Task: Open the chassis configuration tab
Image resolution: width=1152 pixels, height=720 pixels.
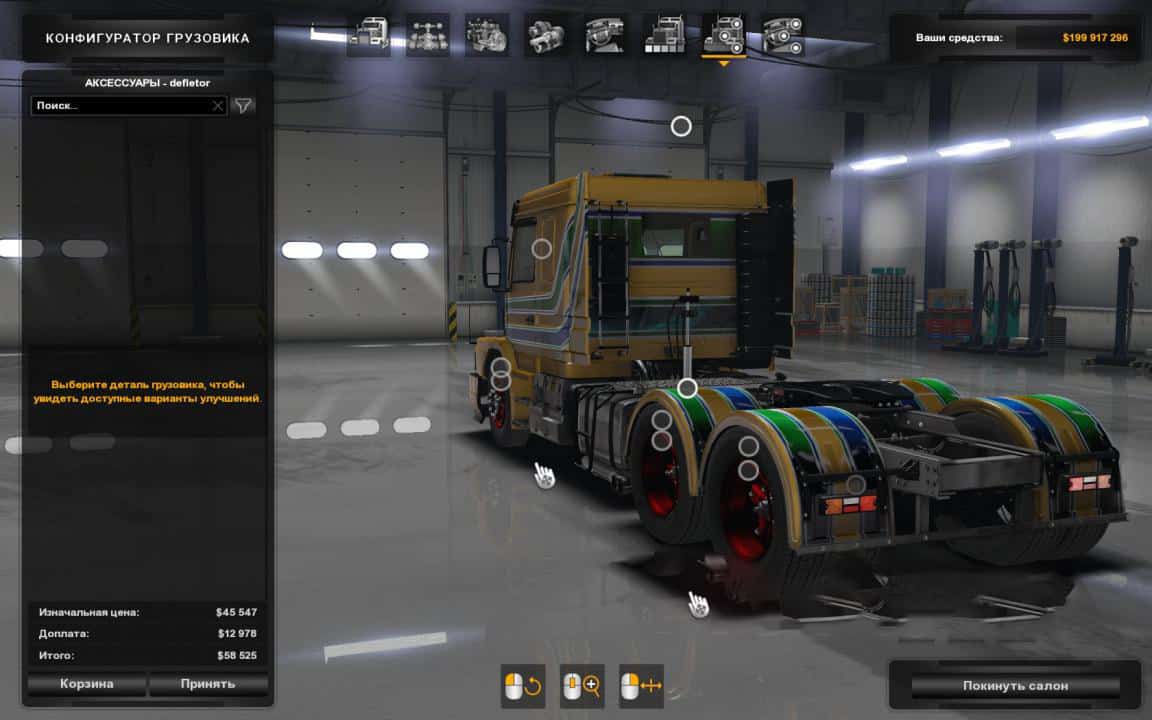Action: click(x=427, y=35)
